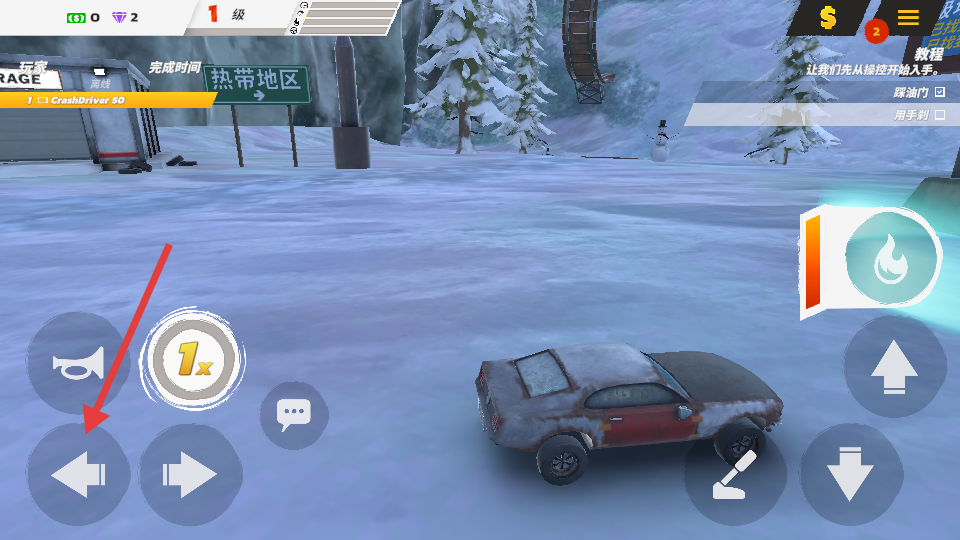Reverse with the down arrow button
This screenshot has width=960, height=540.
pyautogui.click(x=851, y=475)
